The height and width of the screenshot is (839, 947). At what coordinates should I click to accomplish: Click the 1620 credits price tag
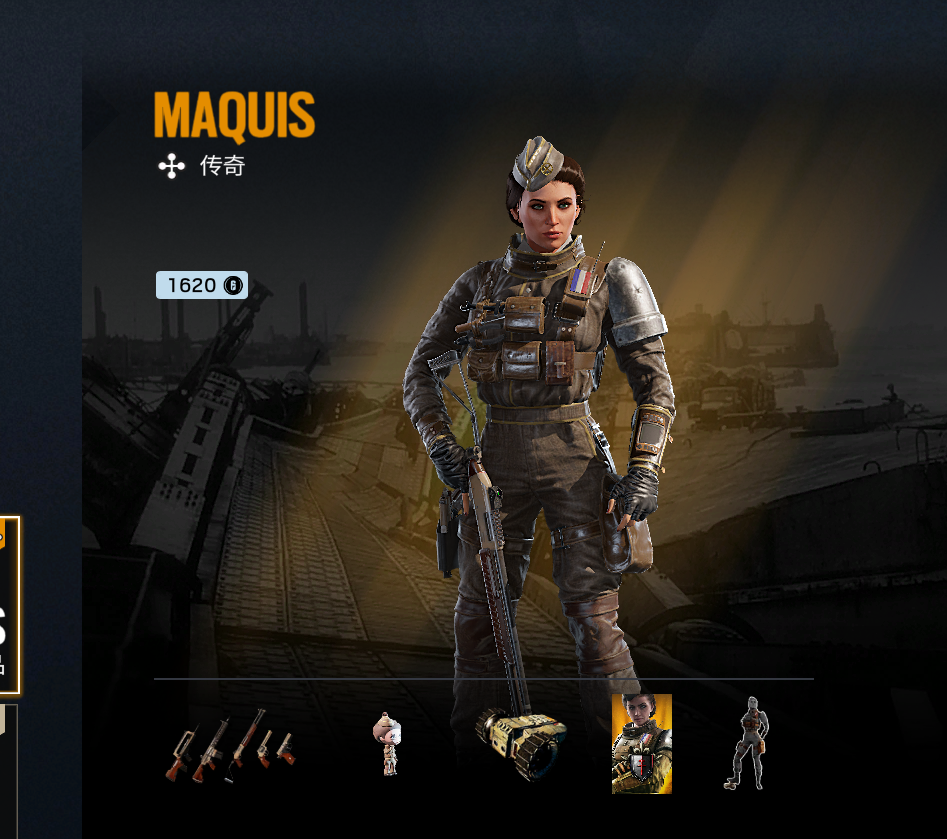coord(201,285)
